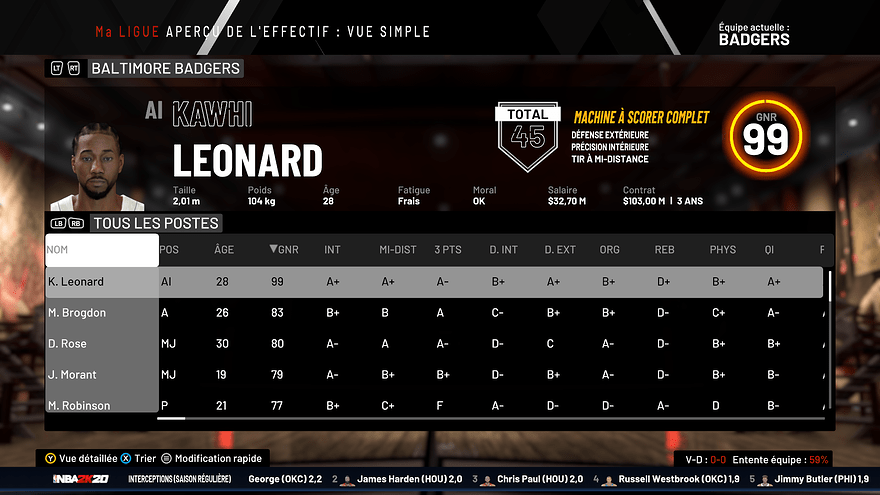Switch team via the BALTIMORE BADGERS selector

[x=165, y=68]
